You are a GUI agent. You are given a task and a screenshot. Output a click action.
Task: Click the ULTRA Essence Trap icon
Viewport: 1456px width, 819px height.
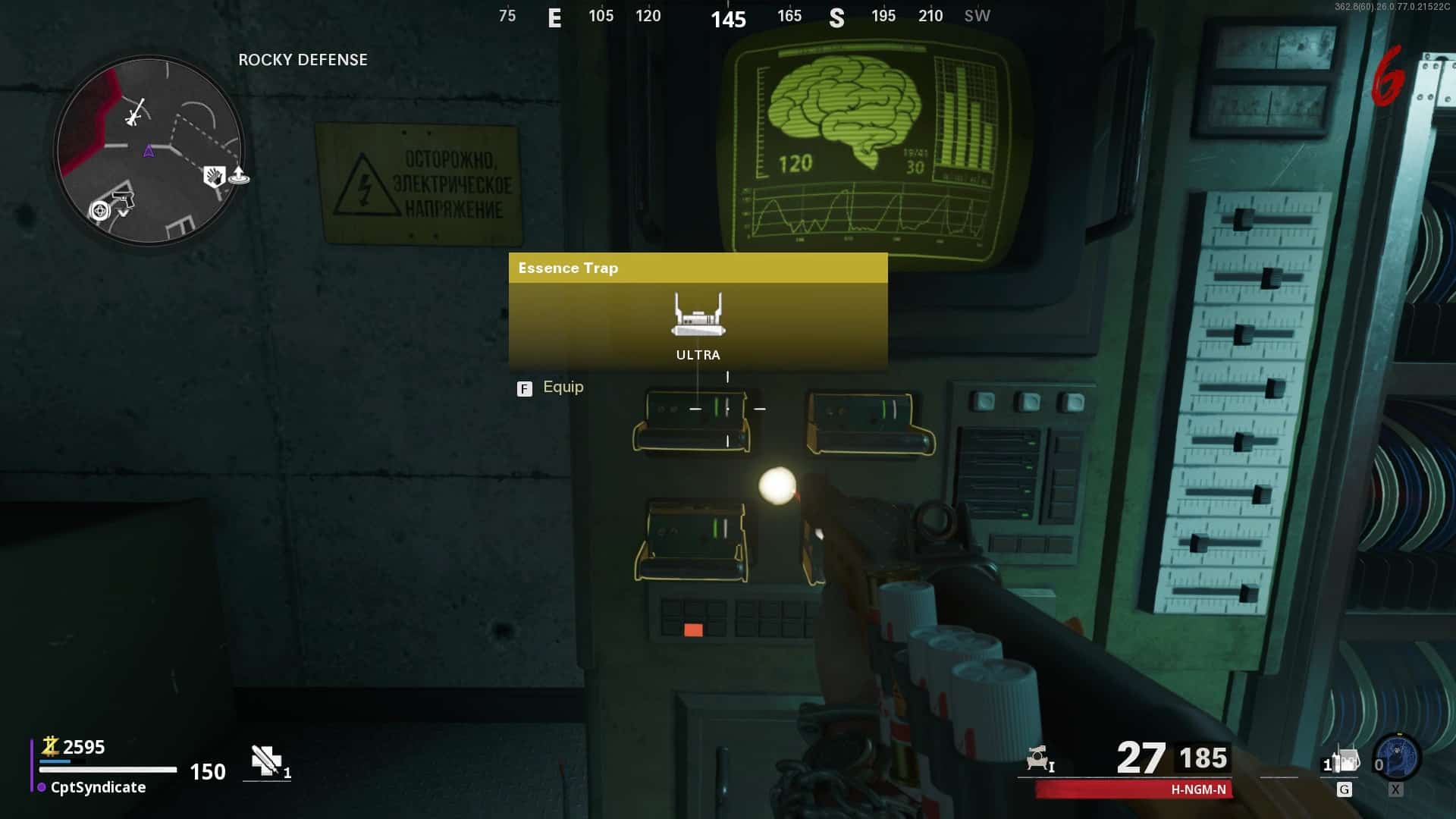click(698, 315)
